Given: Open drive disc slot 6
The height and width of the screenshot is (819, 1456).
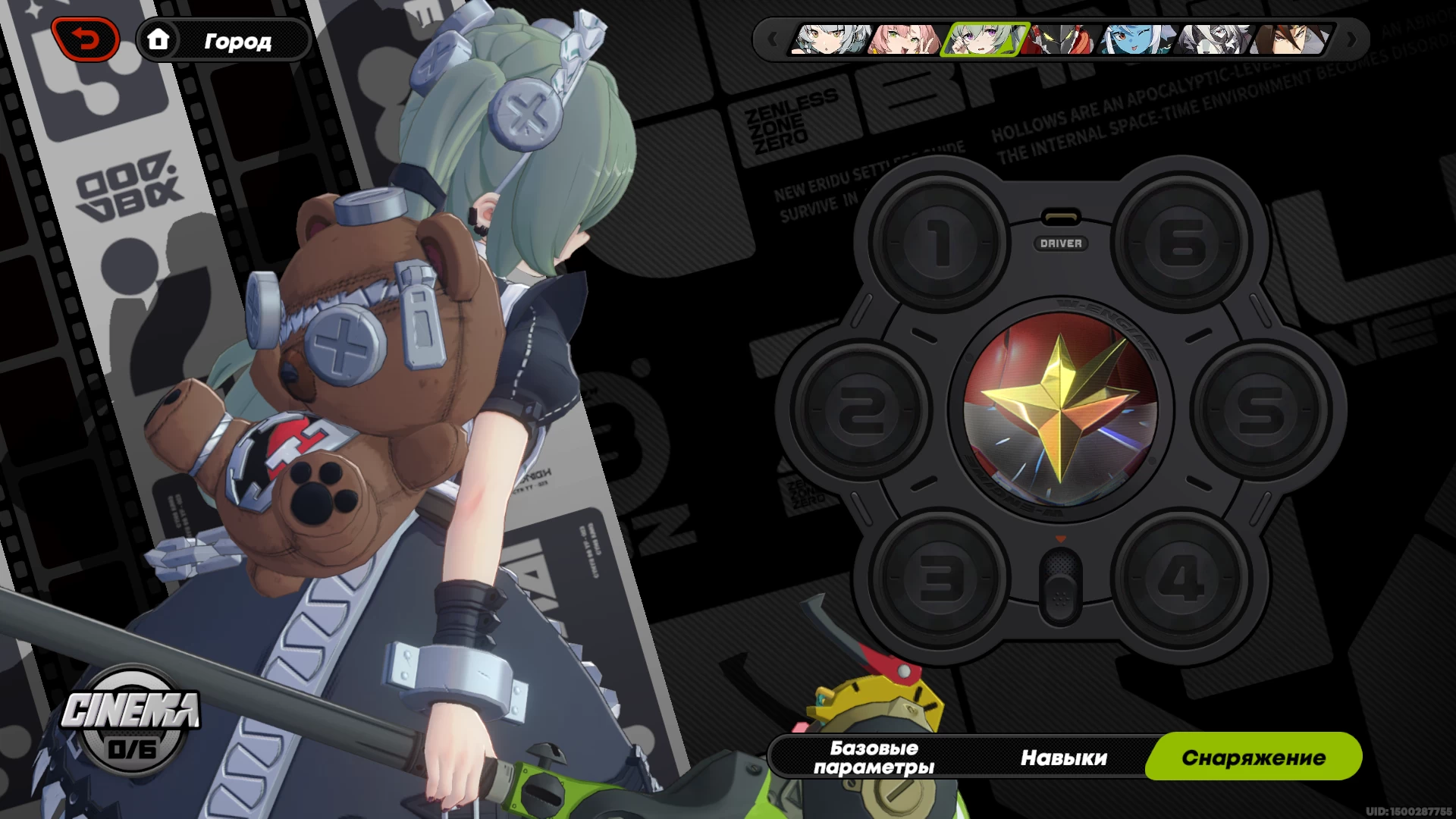Looking at the screenshot, I should point(1181,243).
